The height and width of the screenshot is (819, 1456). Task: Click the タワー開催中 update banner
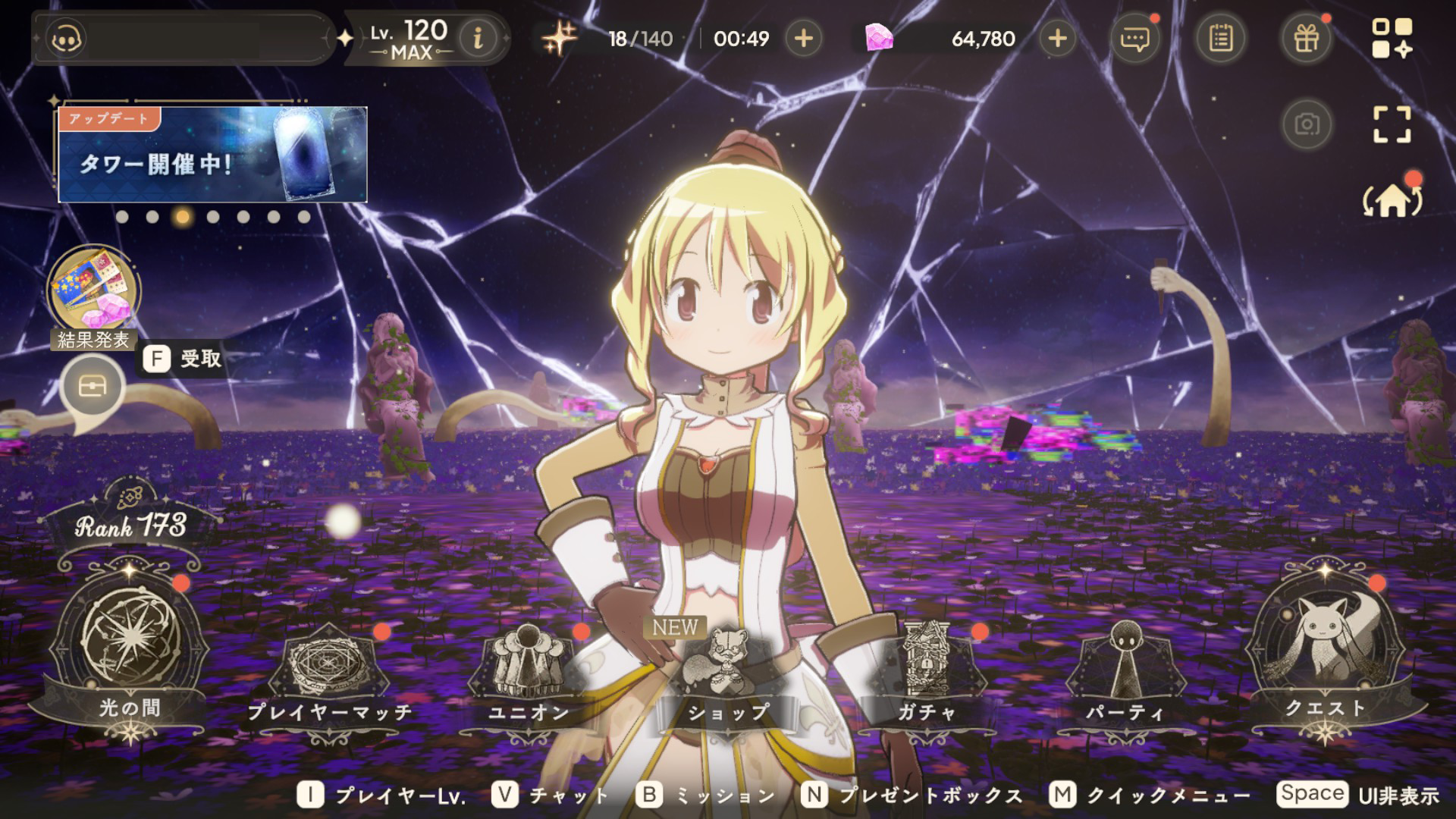tap(212, 155)
